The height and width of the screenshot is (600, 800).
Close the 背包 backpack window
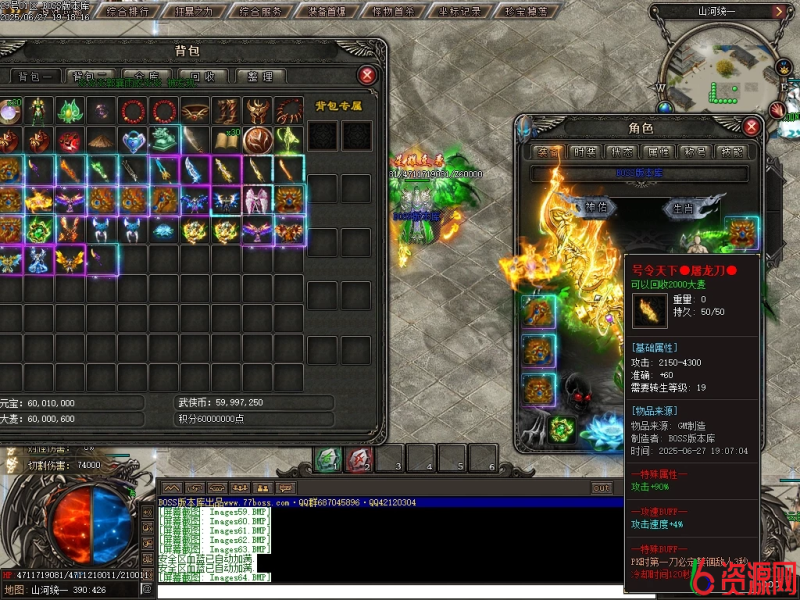click(368, 75)
